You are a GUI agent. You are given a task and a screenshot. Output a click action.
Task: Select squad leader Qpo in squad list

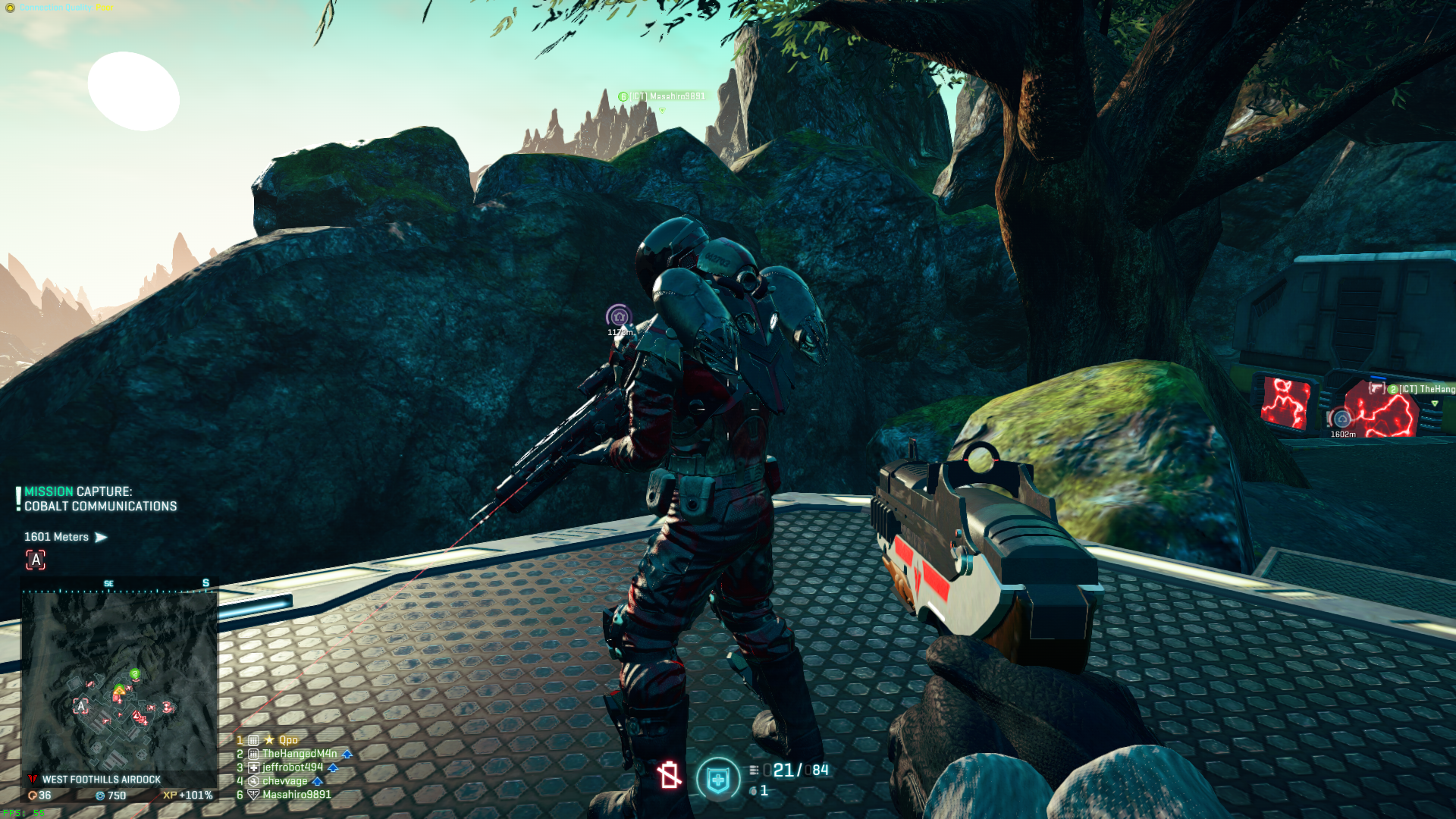pos(287,740)
